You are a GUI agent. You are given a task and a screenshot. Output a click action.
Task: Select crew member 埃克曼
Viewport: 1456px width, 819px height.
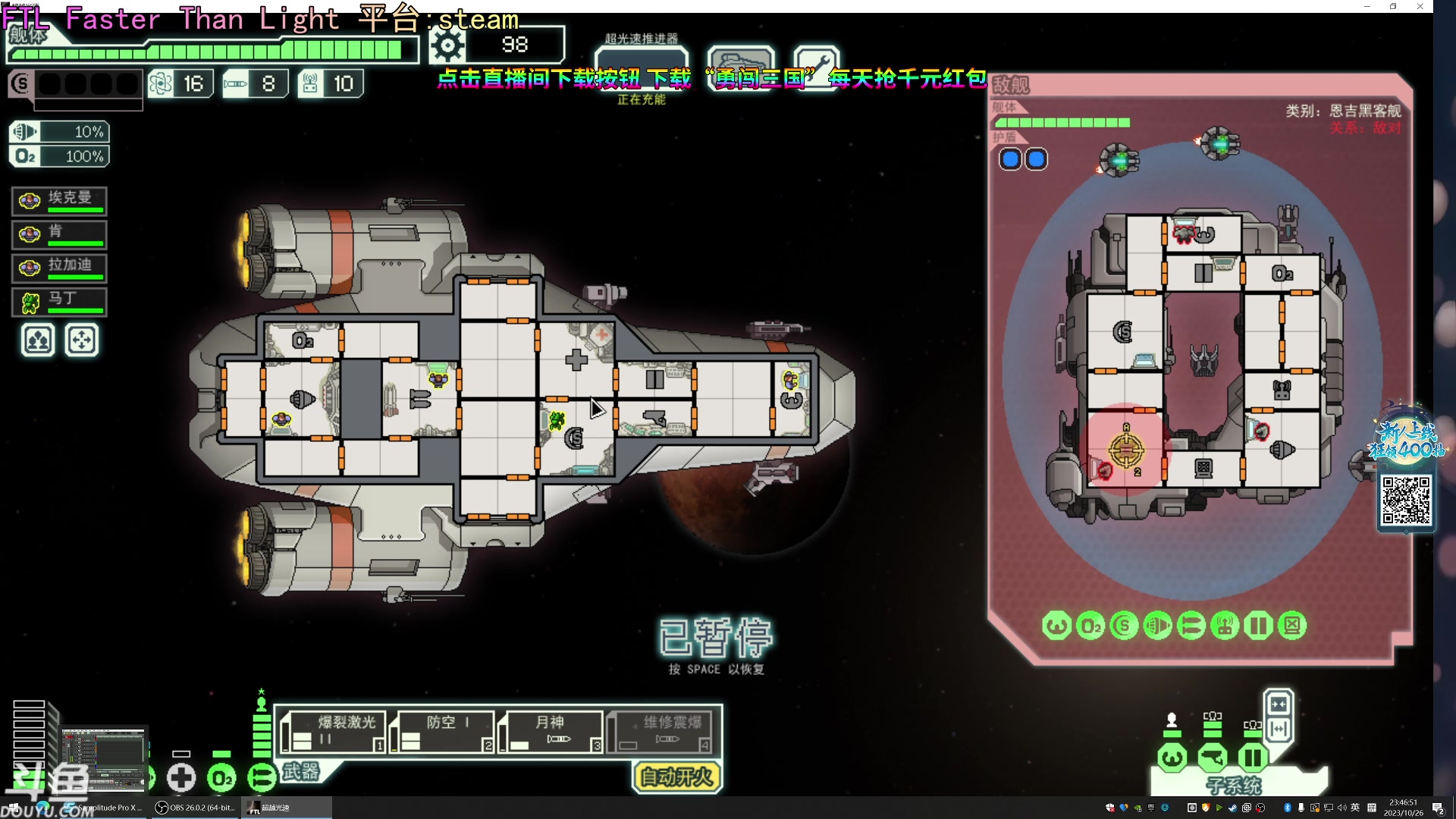click(59, 201)
